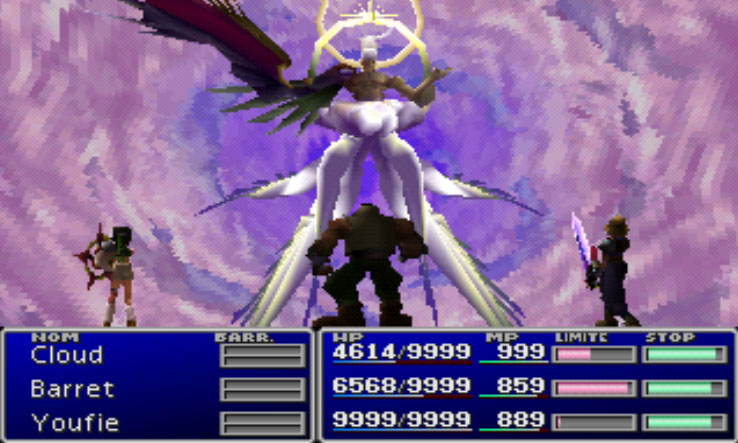738x443 pixels.
Task: Select Cloud in the party list
Action: tap(67, 355)
